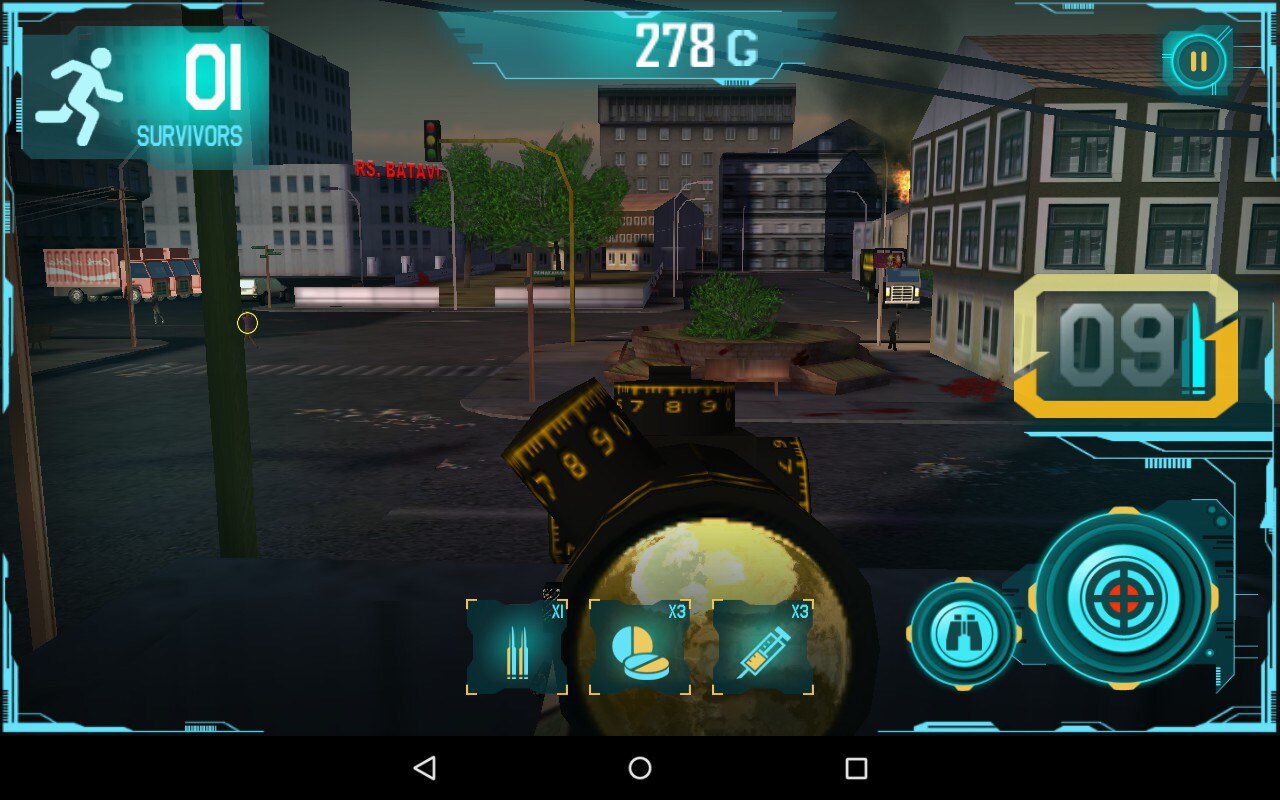This screenshot has width=1280, height=800.
Task: Pause the game with the pause button
Action: click(1197, 62)
